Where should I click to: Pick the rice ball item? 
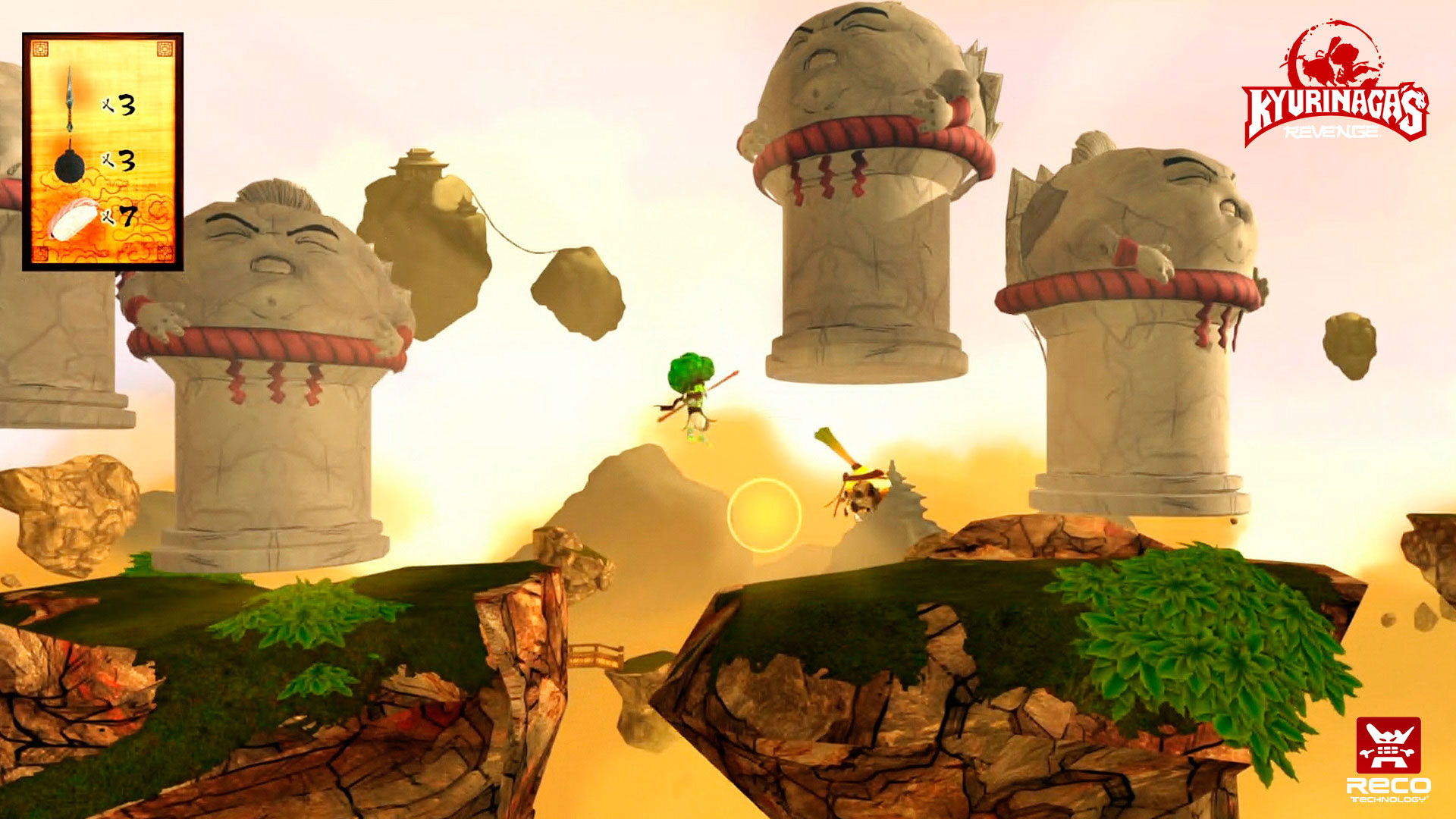point(74,219)
